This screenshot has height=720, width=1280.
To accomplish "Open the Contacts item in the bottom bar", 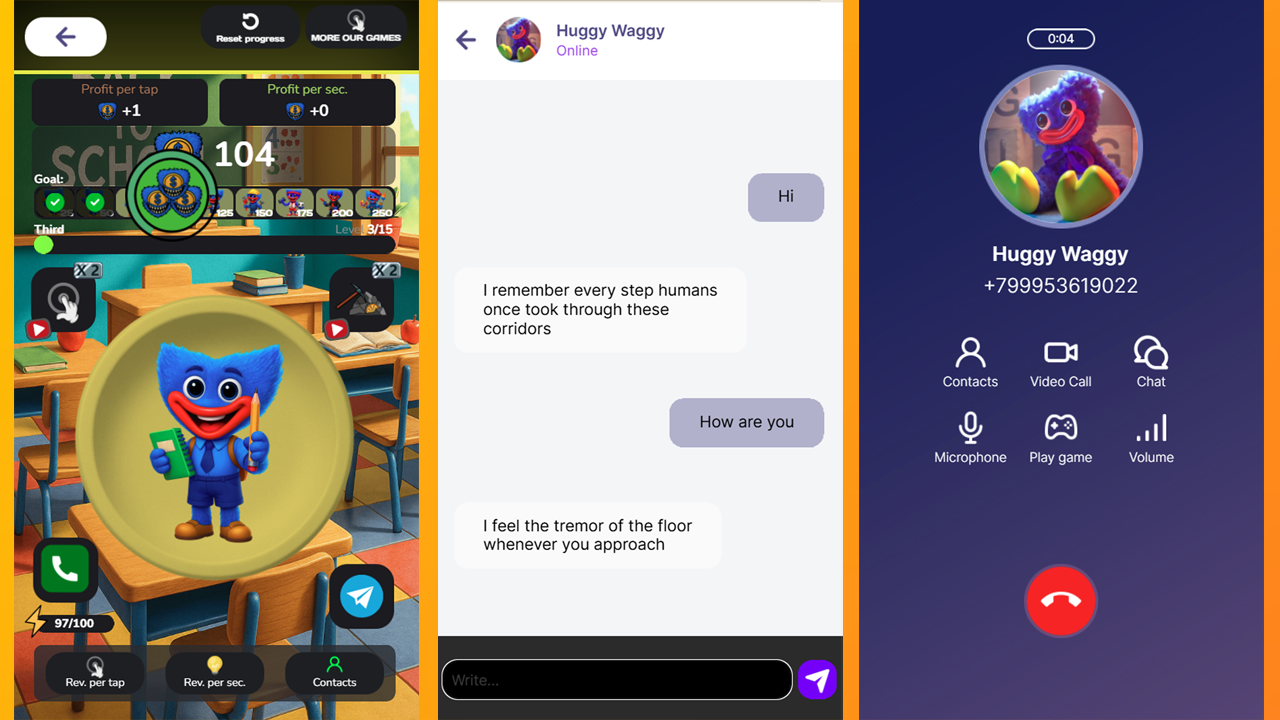I will pos(335,673).
